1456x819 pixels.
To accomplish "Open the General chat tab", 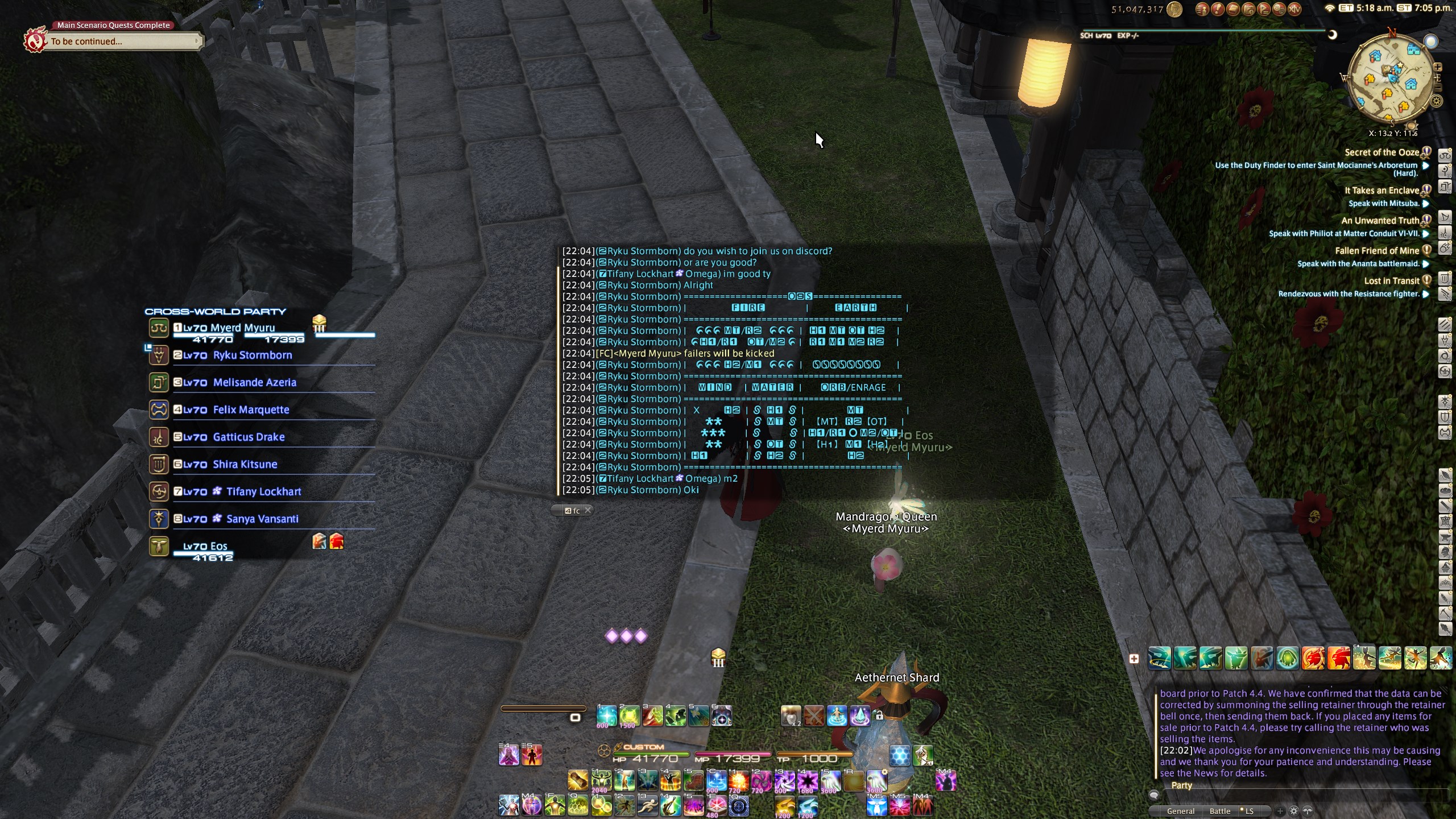I will [x=1180, y=811].
